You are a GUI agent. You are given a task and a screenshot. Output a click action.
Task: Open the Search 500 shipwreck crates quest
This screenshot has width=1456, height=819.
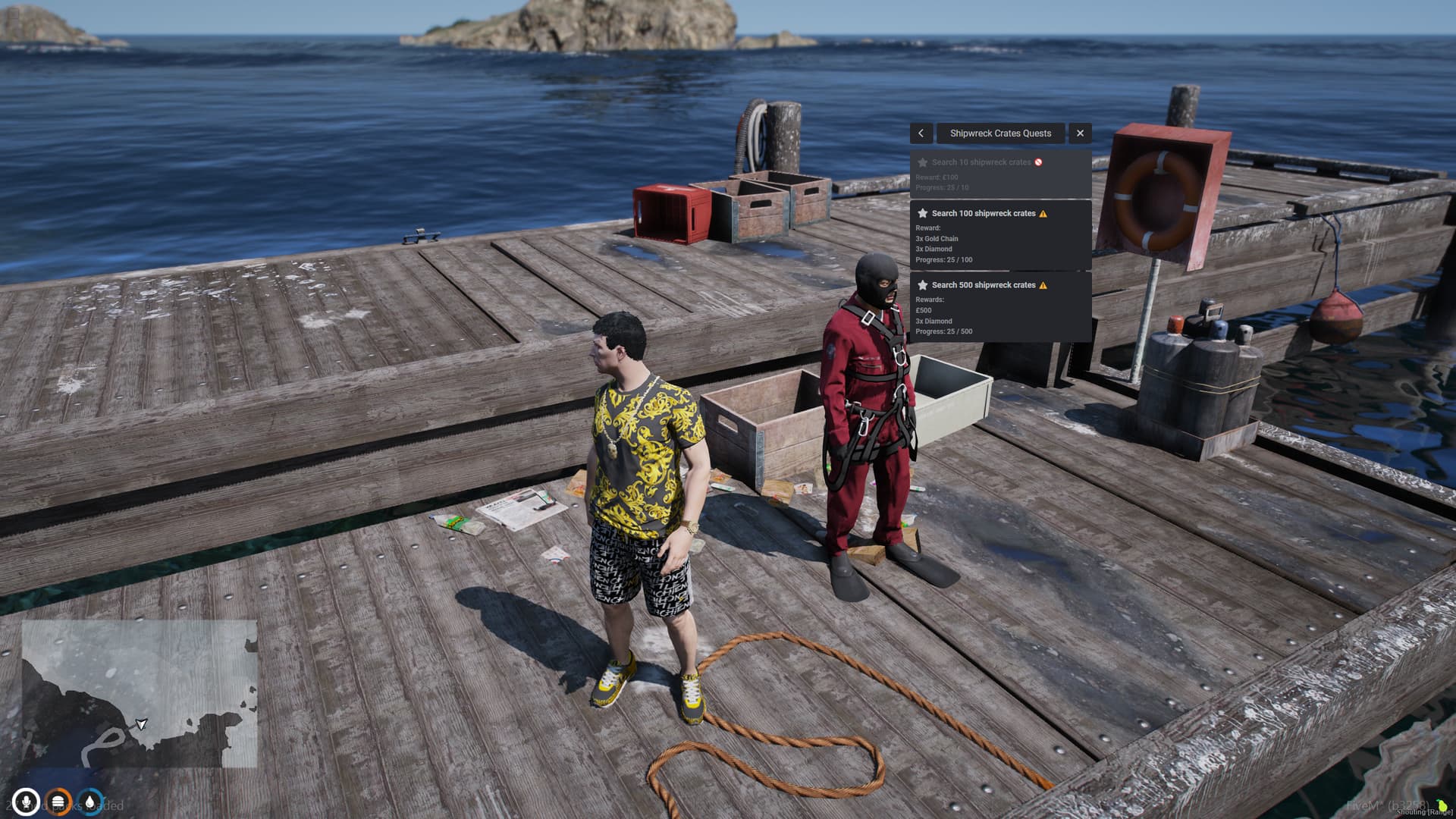[1000, 307]
